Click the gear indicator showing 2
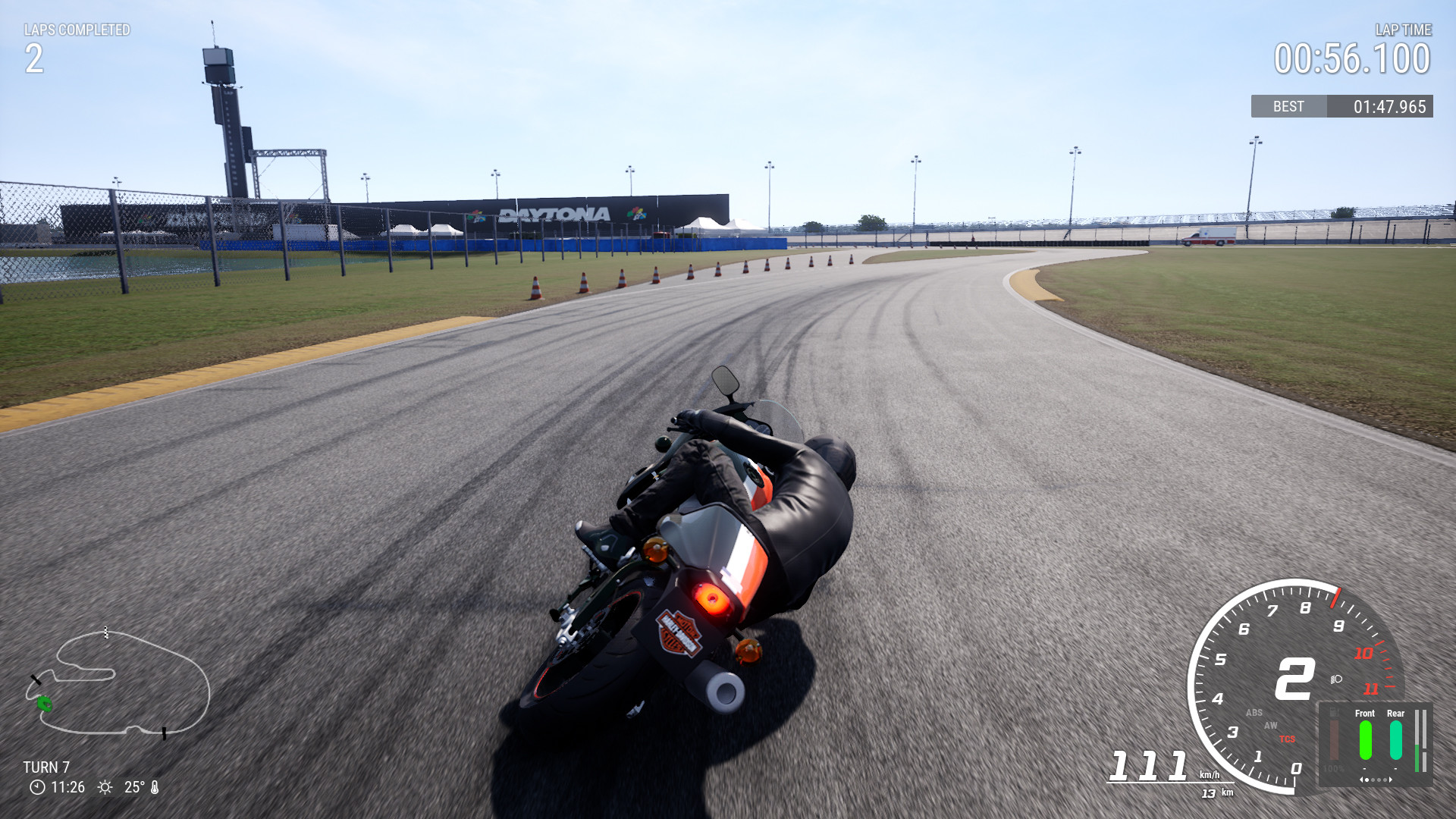 click(x=1293, y=677)
